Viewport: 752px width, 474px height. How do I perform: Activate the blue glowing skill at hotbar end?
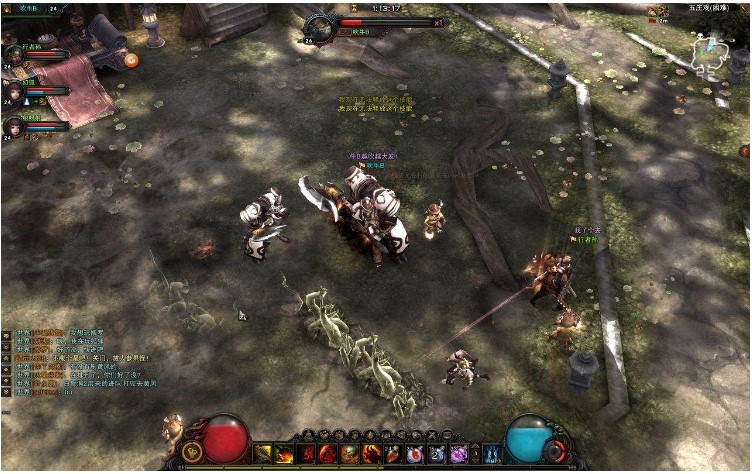coord(491,454)
